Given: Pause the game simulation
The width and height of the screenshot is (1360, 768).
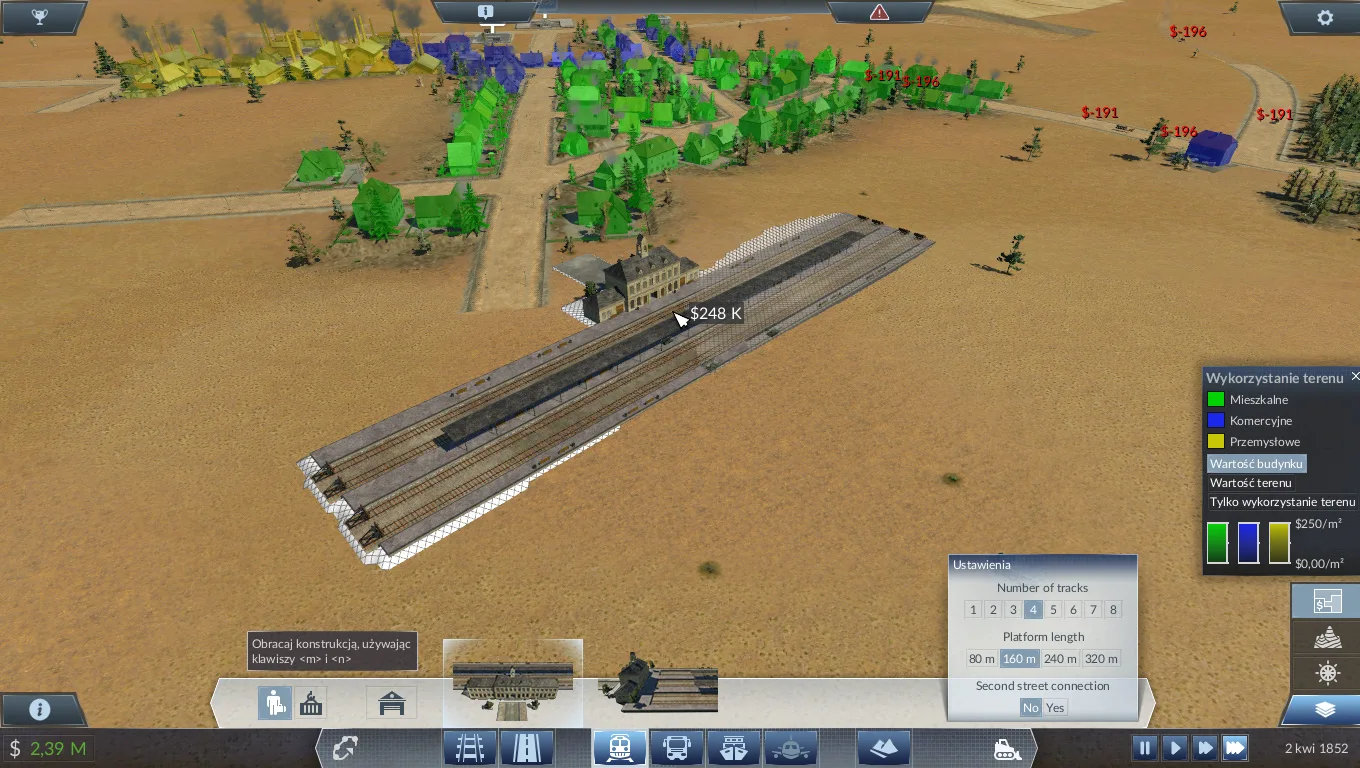Looking at the screenshot, I should click(1144, 747).
